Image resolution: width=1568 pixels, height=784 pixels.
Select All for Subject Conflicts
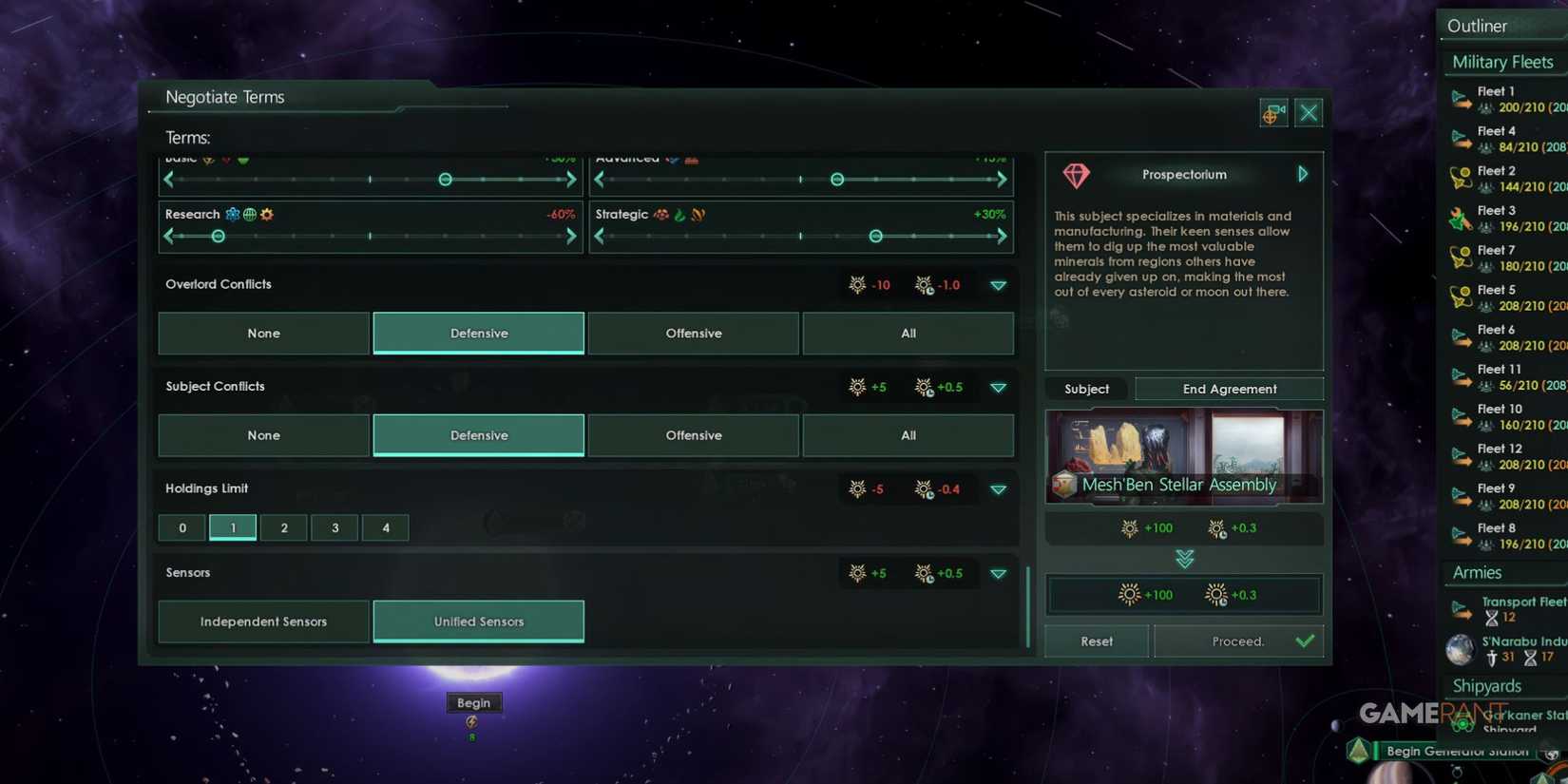(908, 435)
